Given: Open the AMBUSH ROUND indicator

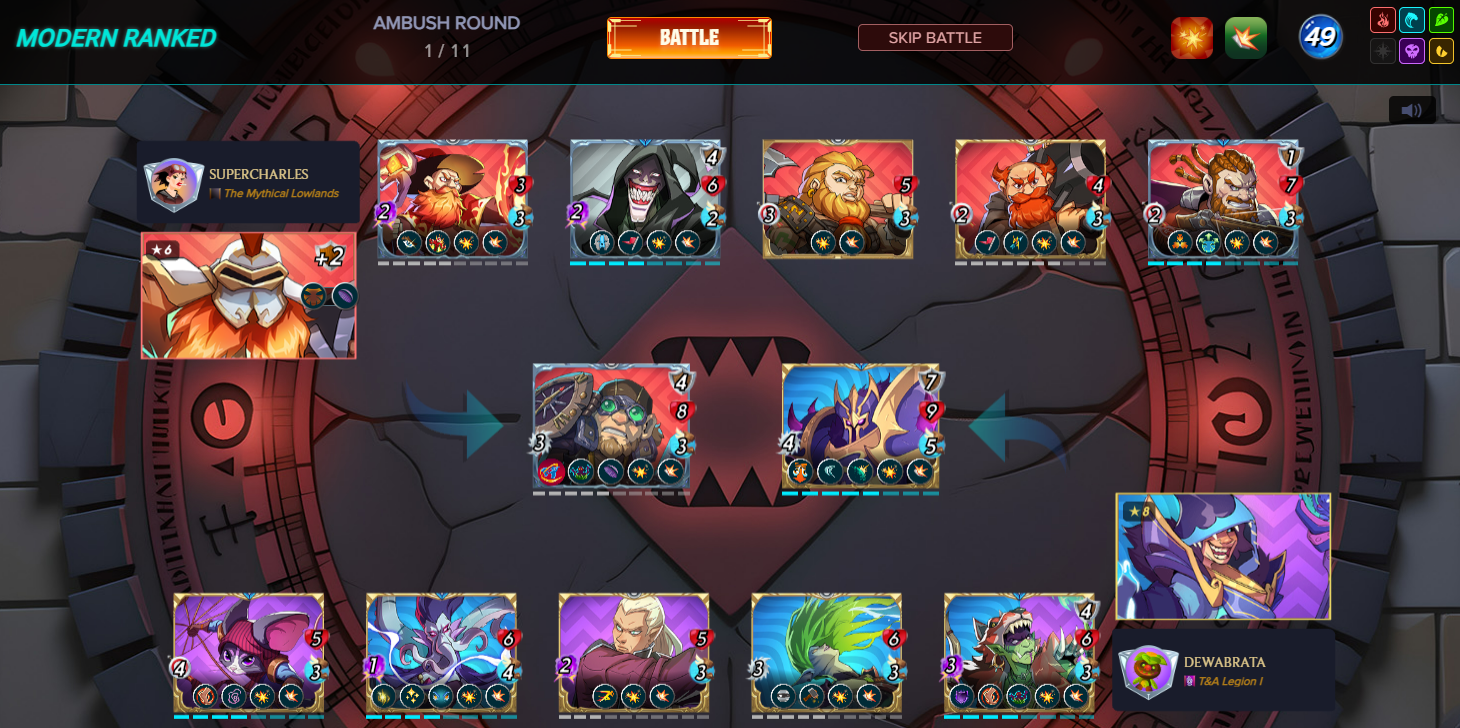Looking at the screenshot, I should pos(447,23).
